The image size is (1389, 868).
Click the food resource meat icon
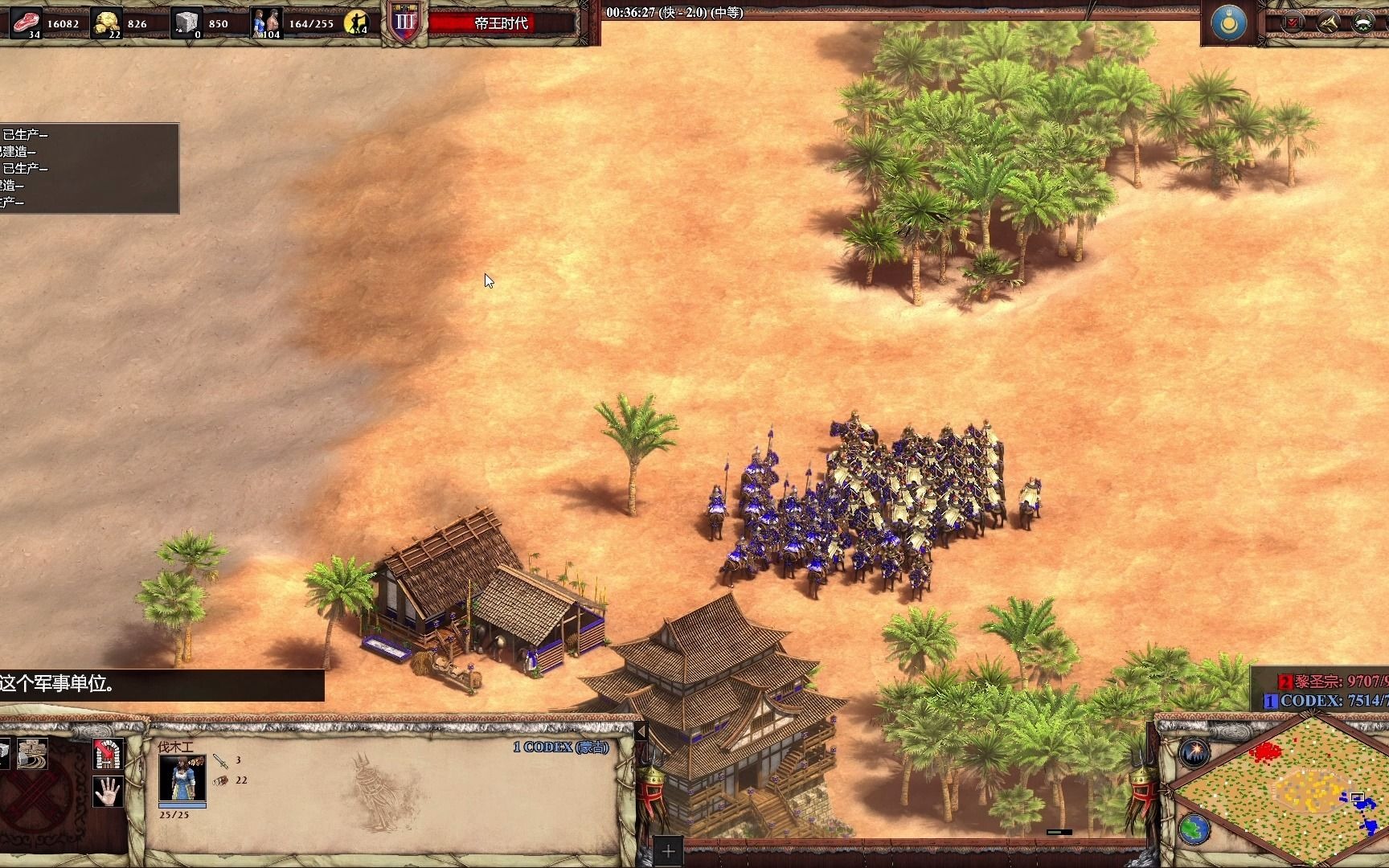26,23
